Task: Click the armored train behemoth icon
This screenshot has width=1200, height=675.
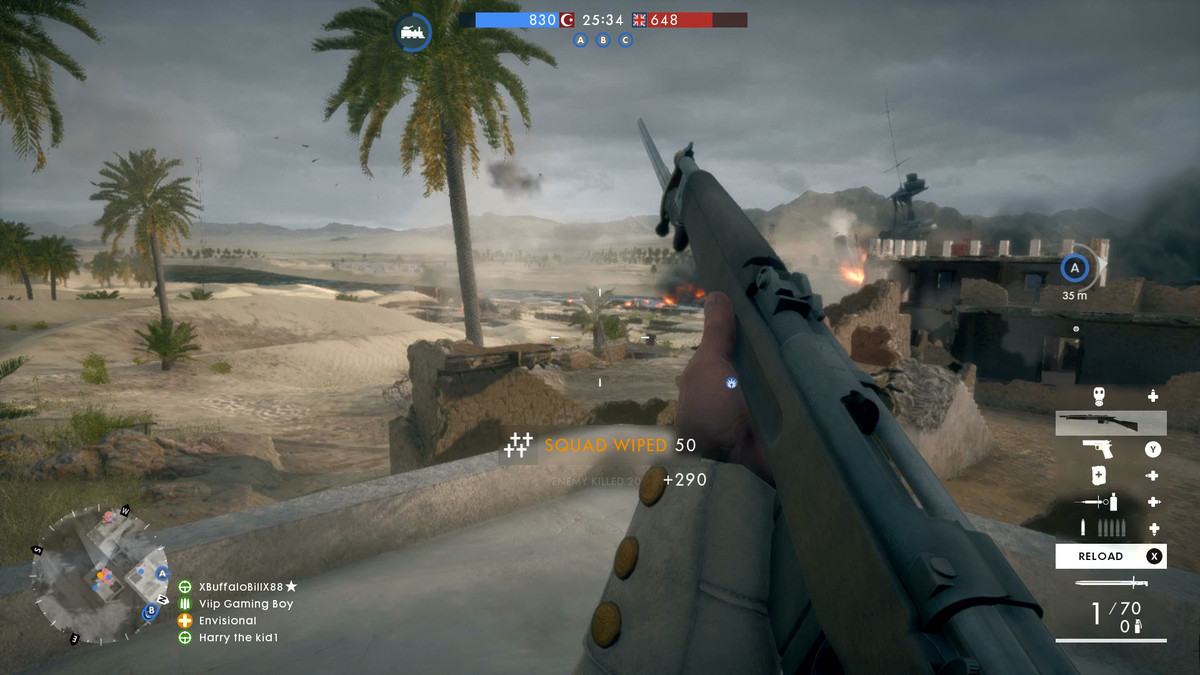Action: pyautogui.click(x=412, y=32)
